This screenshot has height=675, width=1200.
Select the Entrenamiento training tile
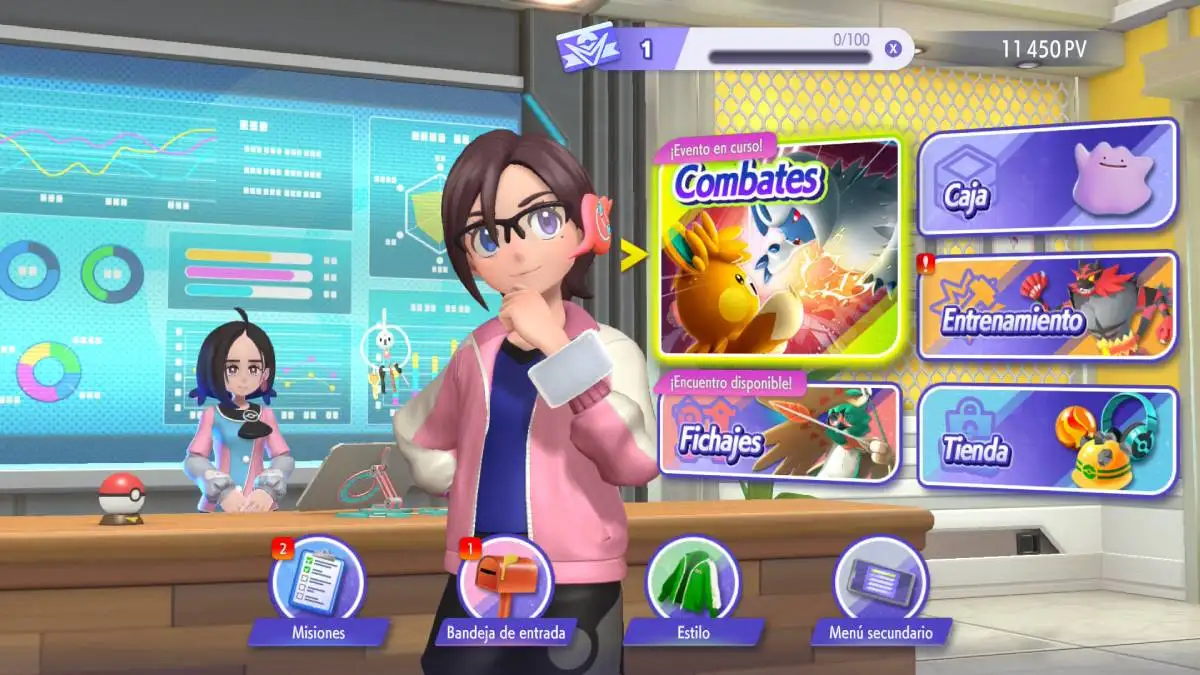pos(1046,305)
